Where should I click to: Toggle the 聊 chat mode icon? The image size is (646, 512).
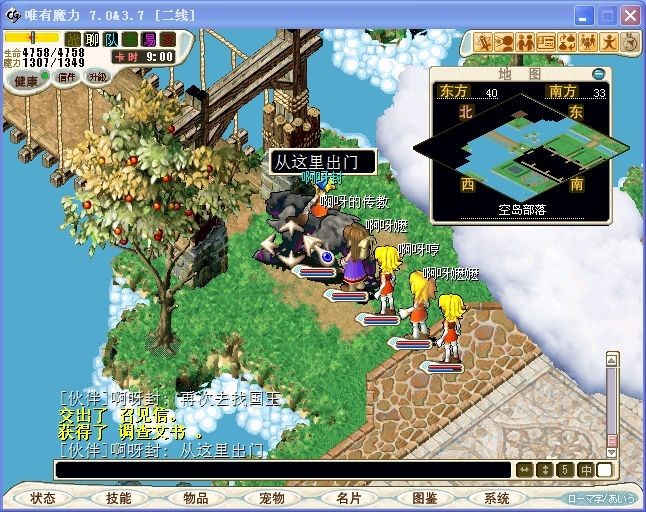(92, 39)
